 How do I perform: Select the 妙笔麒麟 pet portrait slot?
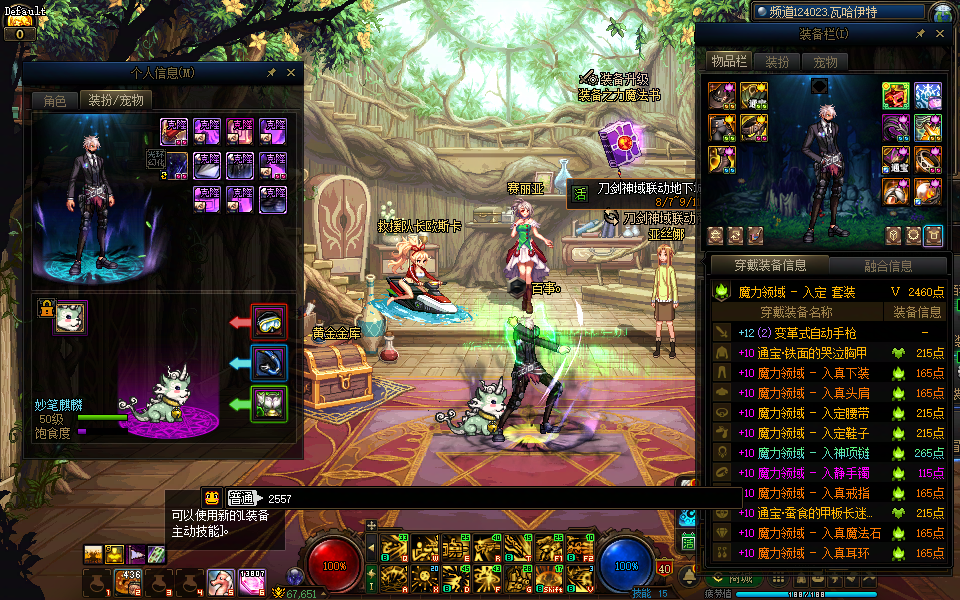pyautogui.click(x=71, y=318)
